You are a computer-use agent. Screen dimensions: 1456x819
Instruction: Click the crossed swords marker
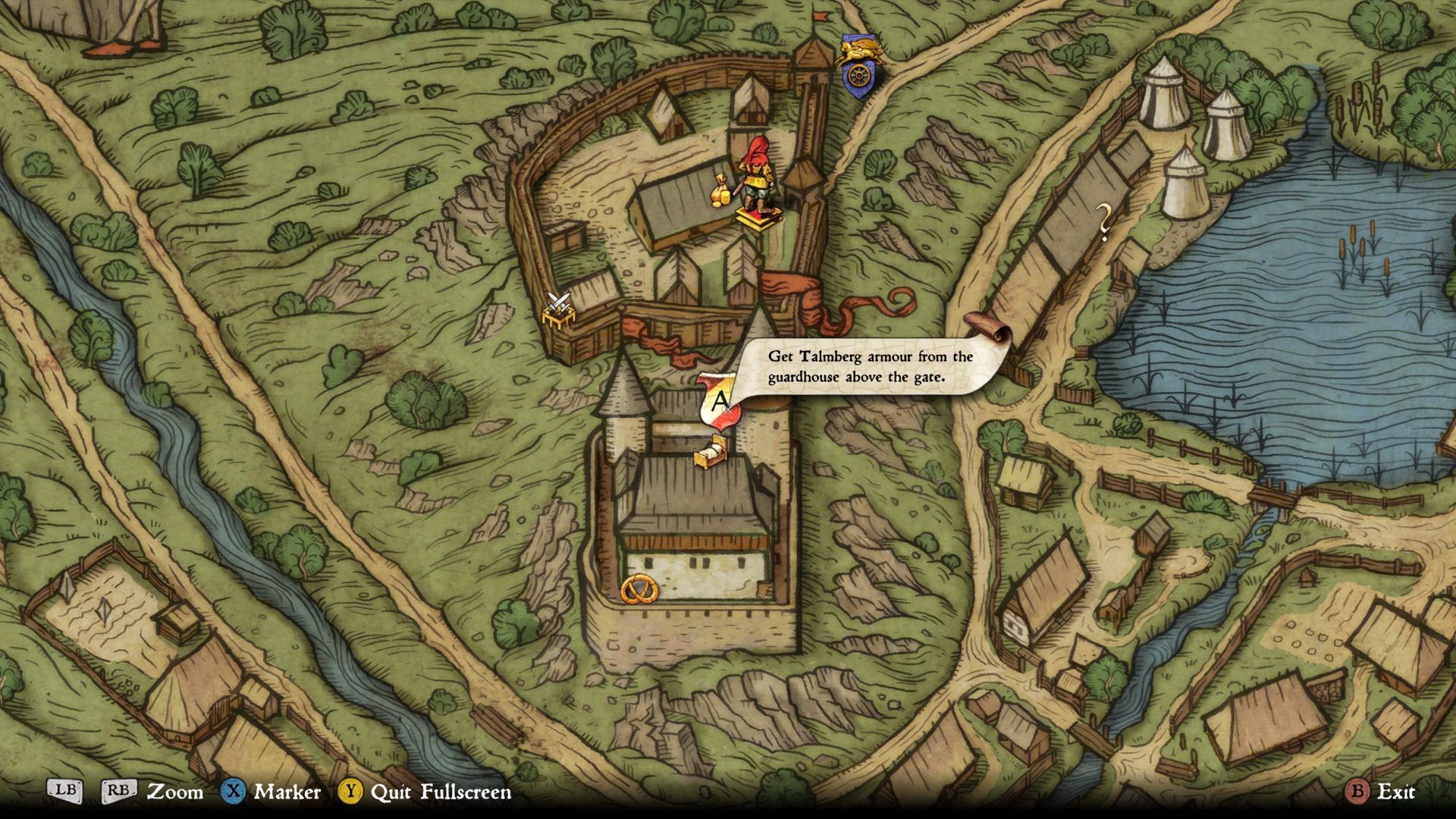(x=559, y=309)
